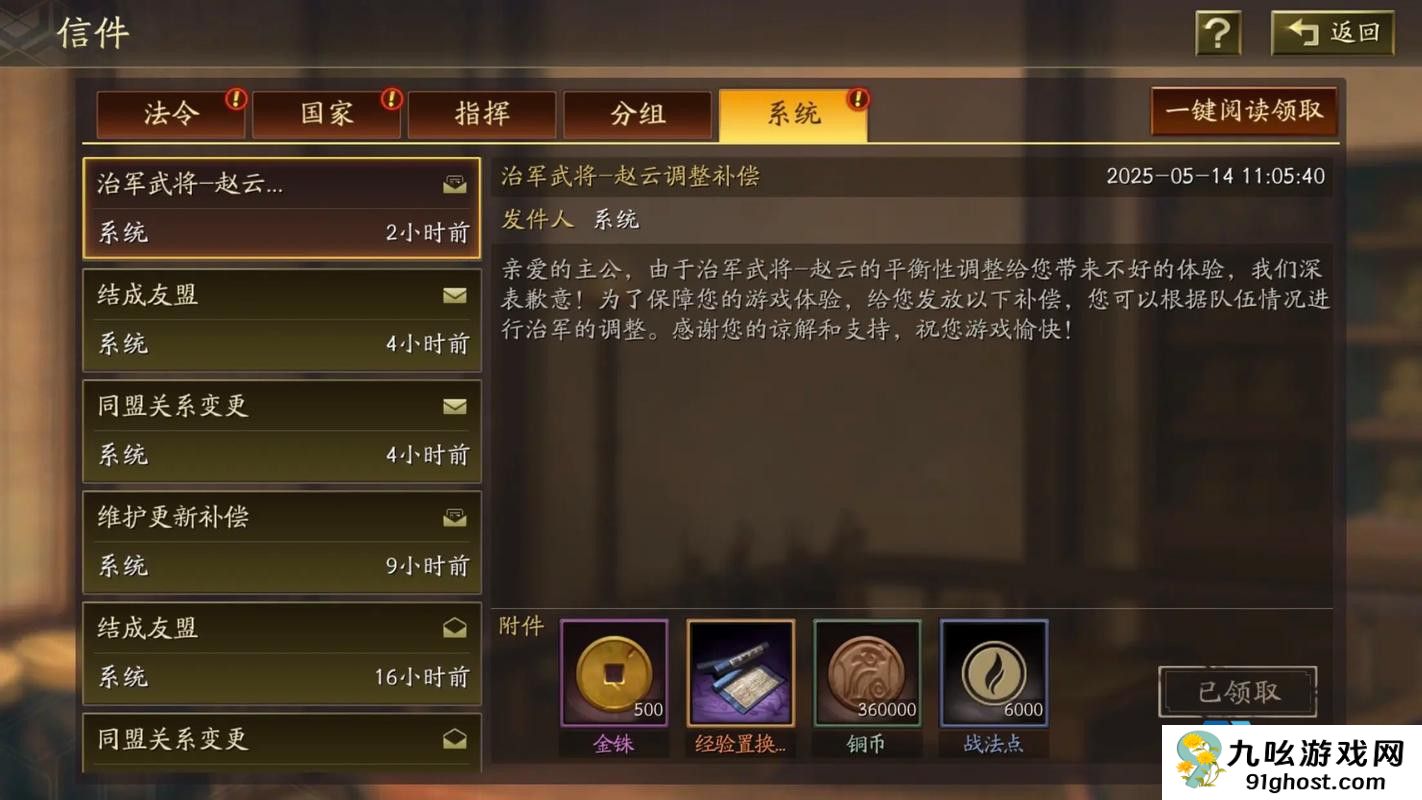The width and height of the screenshot is (1422, 800).
Task: Click the envelope icon on 结成友盟 mail
Action: [x=455, y=295]
